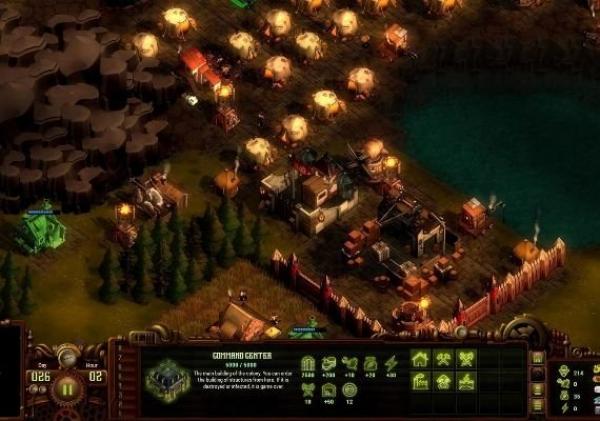Click the minimap panel
The width and height of the screenshot is (600, 421).
coord(8,372)
